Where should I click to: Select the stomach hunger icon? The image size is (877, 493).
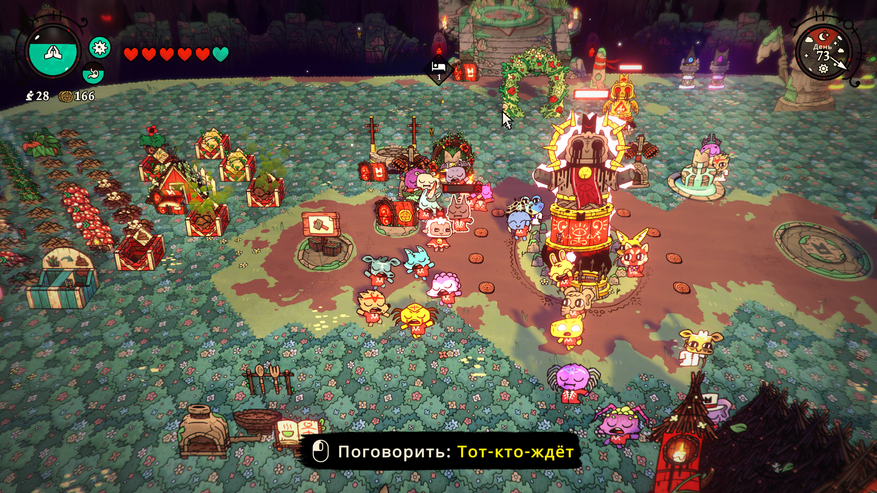[92, 74]
